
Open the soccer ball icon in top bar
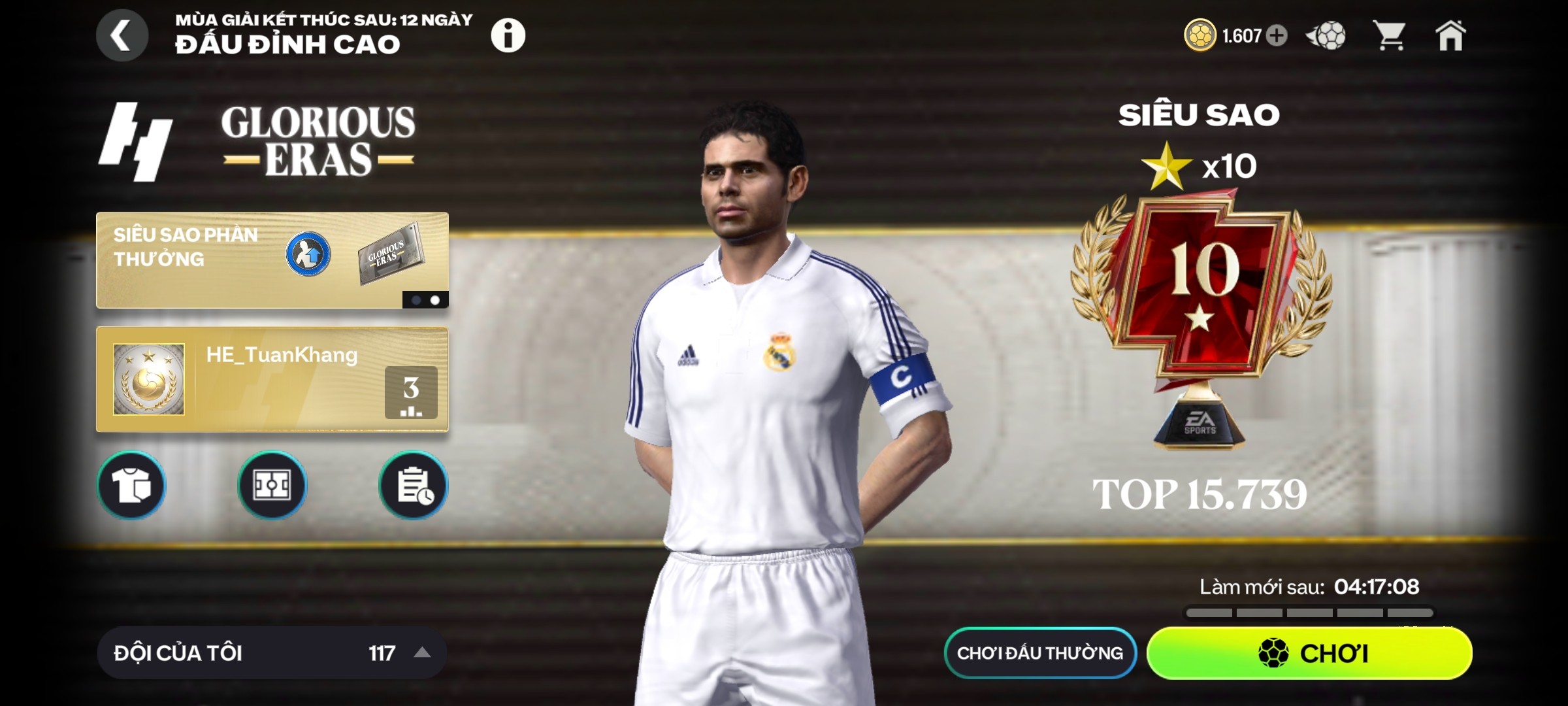[1326, 35]
